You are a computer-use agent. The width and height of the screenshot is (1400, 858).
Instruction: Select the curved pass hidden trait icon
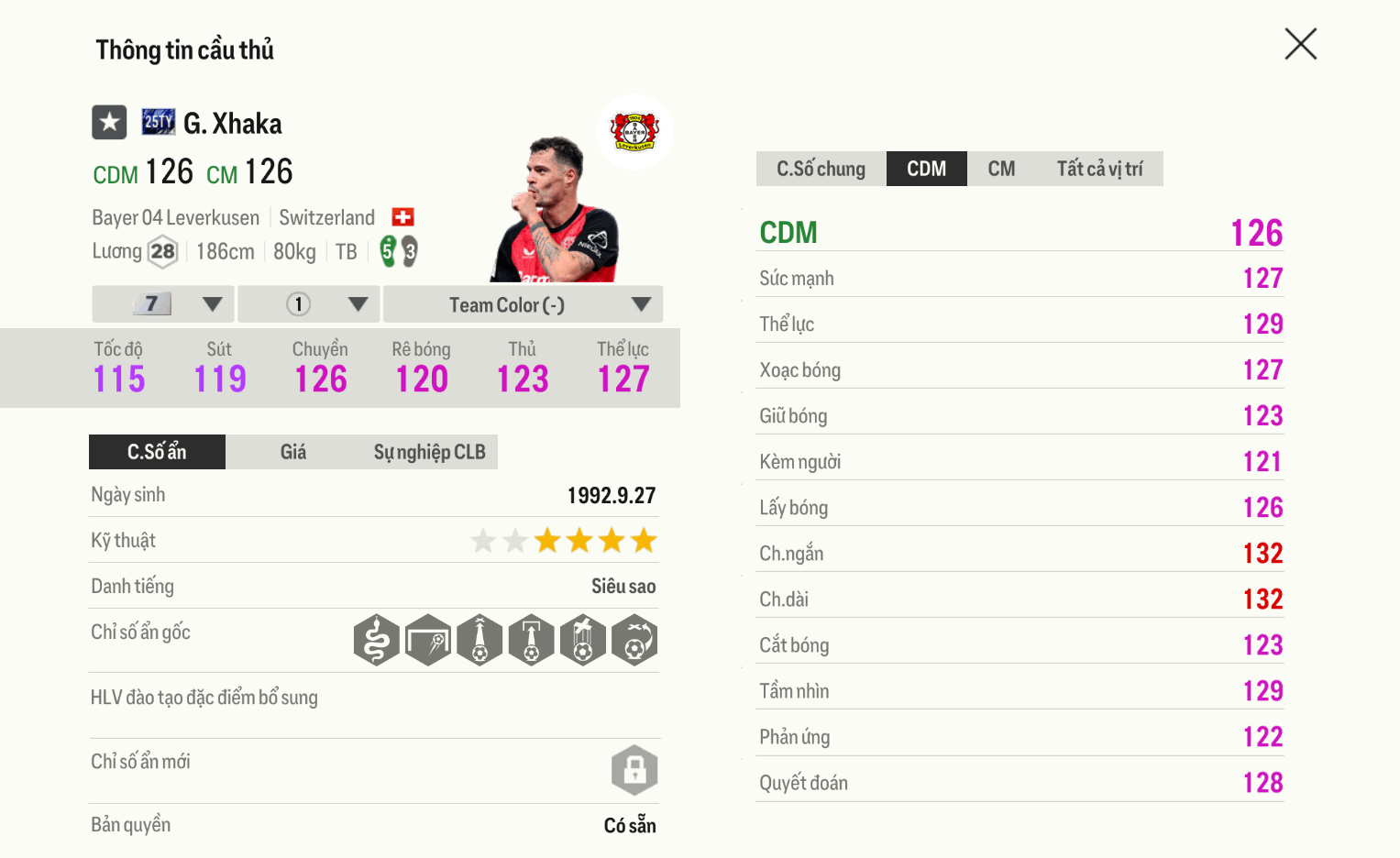(x=634, y=640)
